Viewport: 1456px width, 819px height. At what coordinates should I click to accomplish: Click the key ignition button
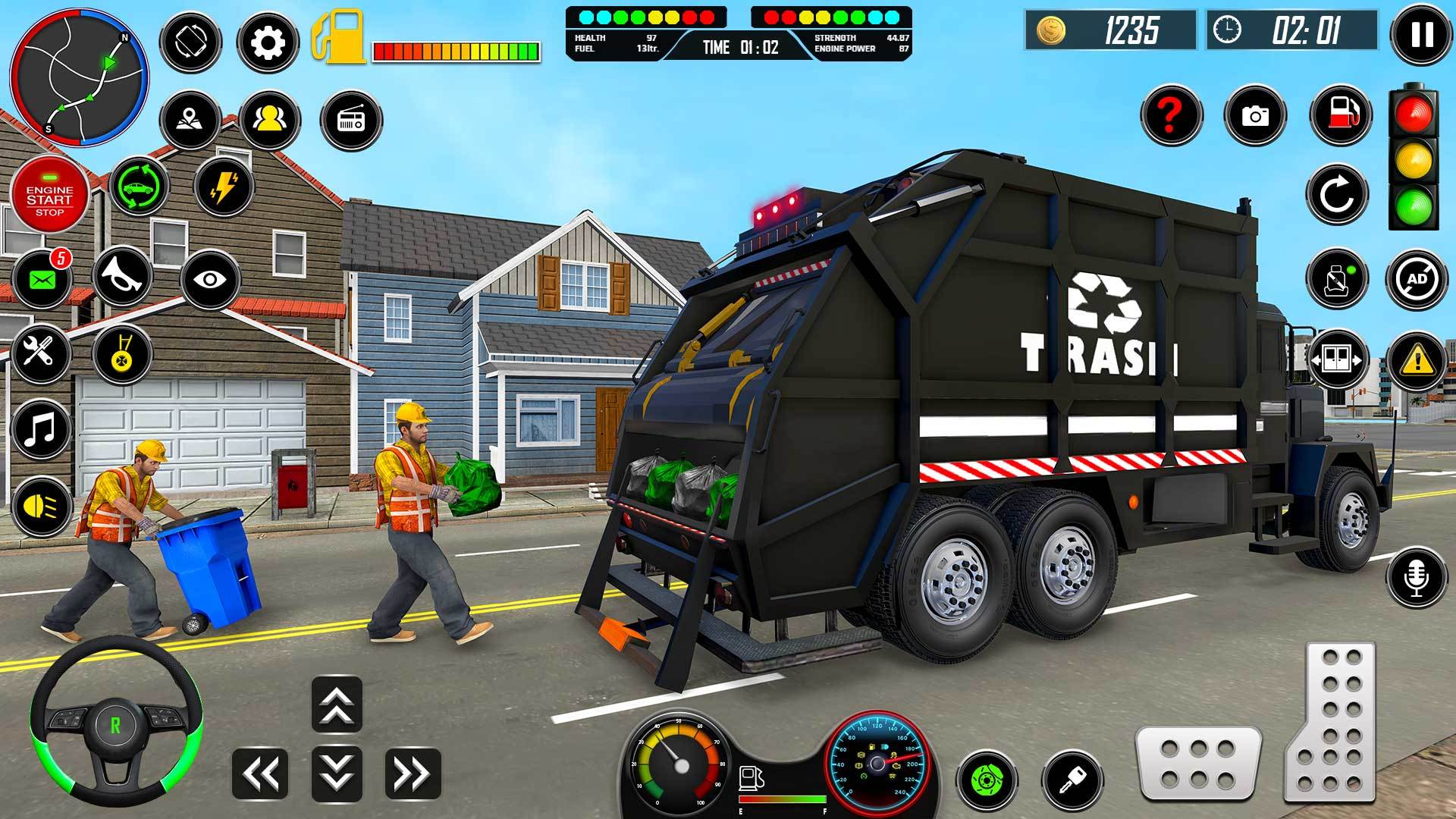coord(1072,779)
